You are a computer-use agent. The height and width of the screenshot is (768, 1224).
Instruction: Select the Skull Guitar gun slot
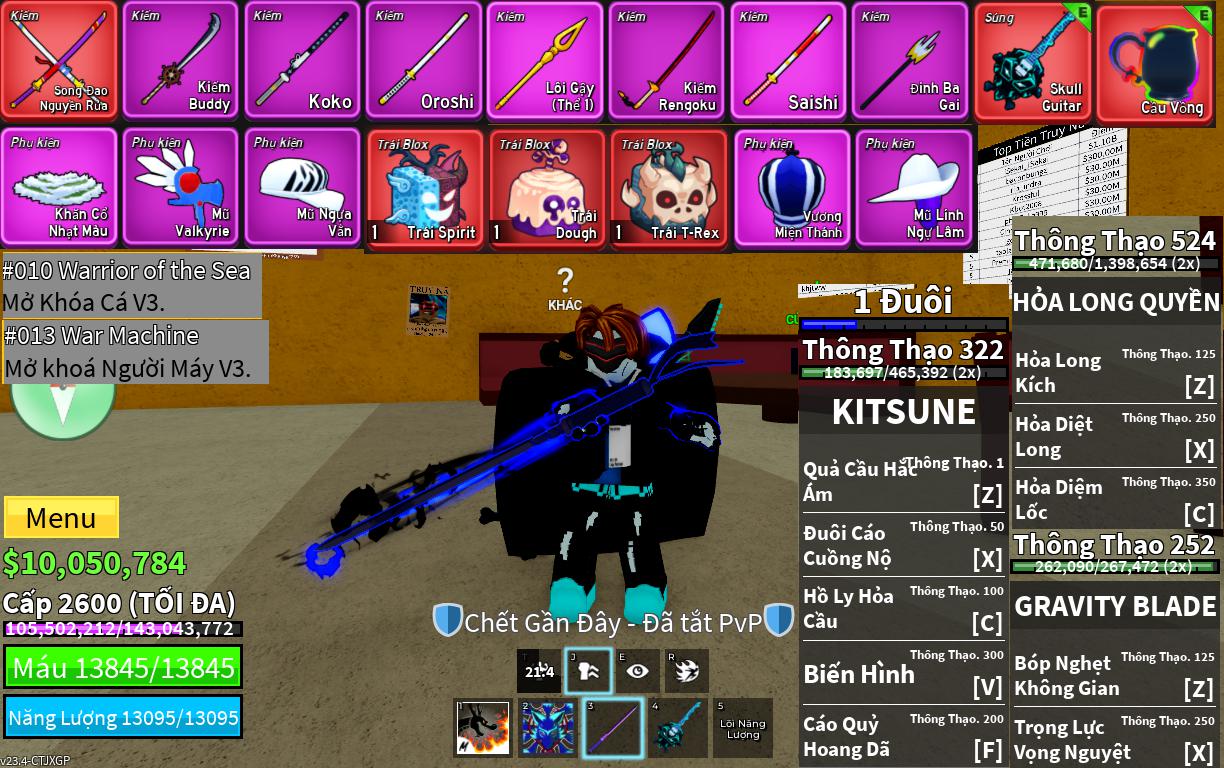pos(1032,61)
